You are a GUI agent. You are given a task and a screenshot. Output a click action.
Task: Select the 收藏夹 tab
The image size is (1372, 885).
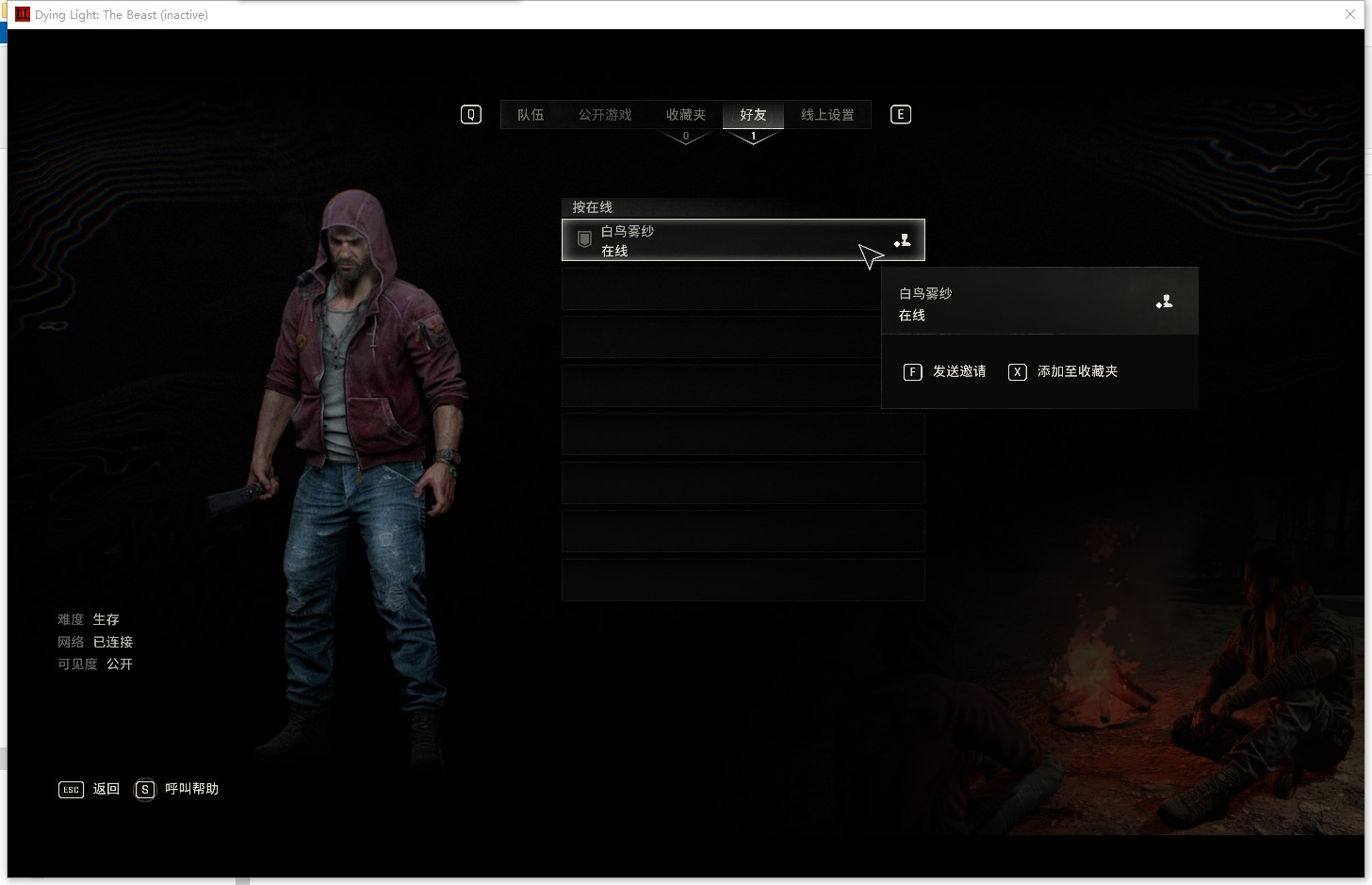pos(685,115)
